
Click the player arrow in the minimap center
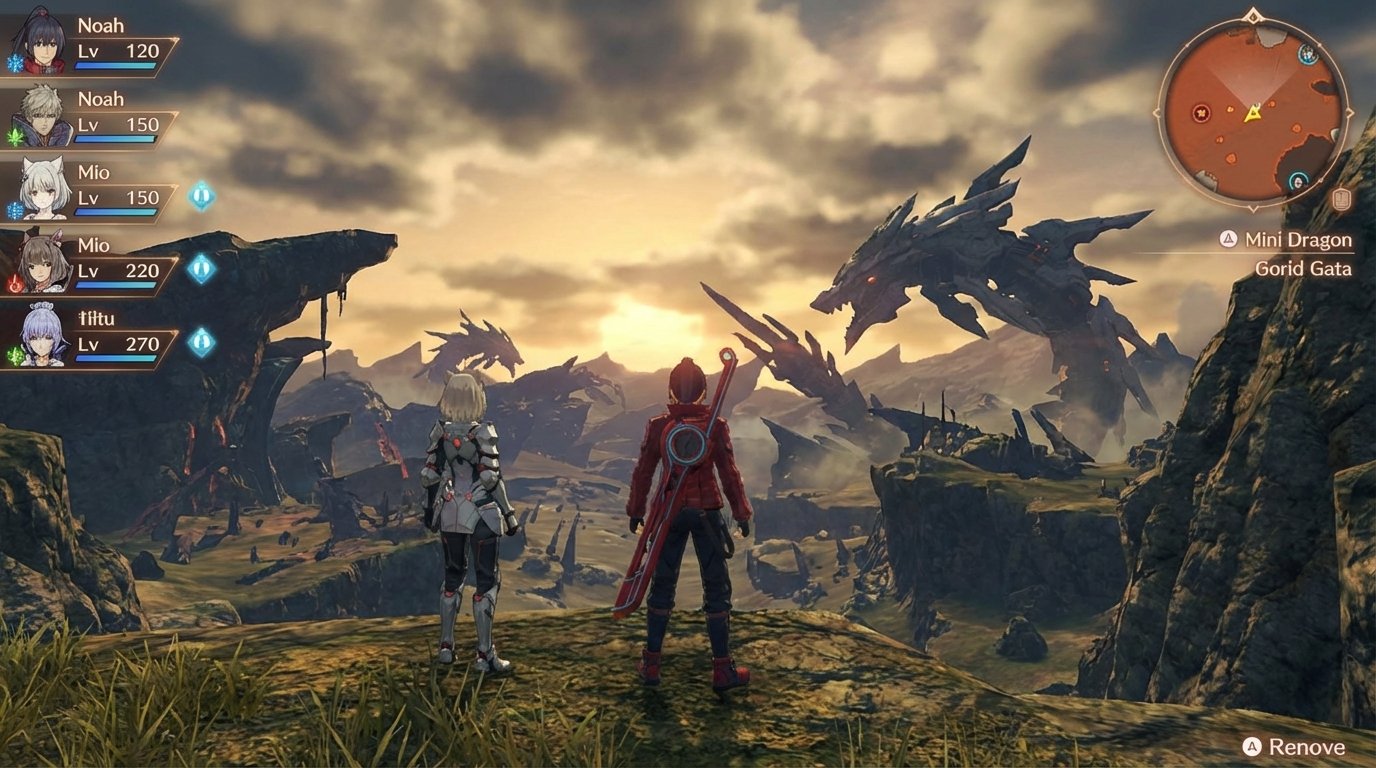click(1252, 114)
